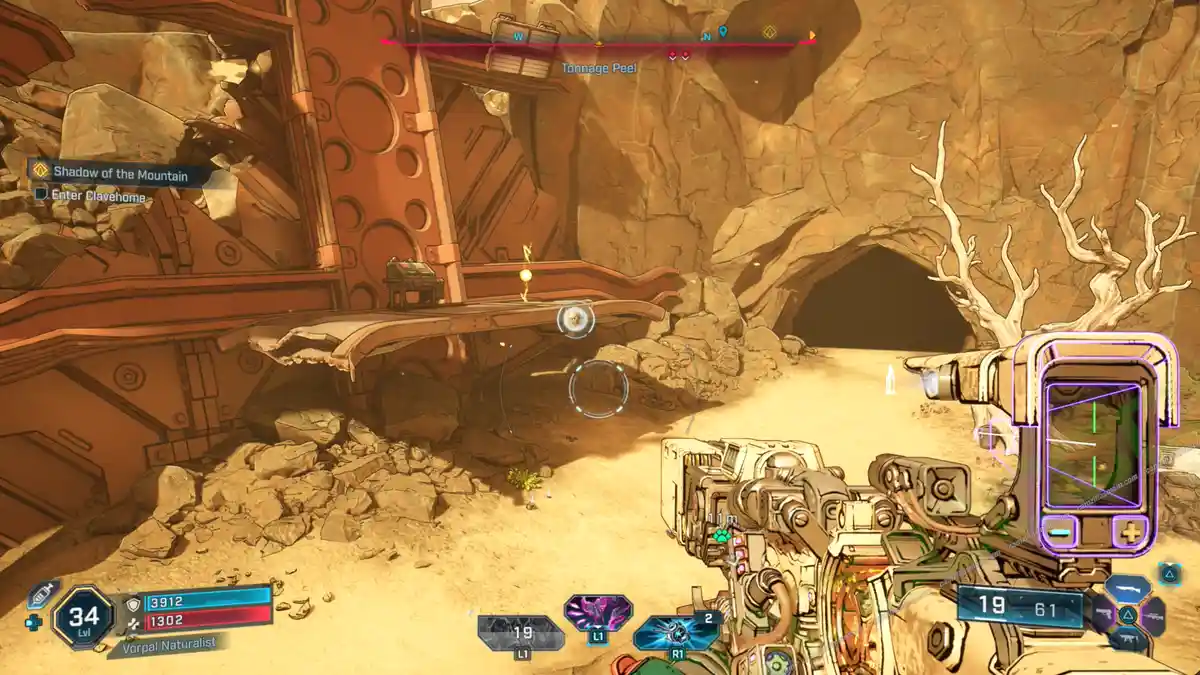Image resolution: width=1200 pixels, height=675 pixels.
Task: Click the blue waypoint pin on compass
Action: [x=723, y=33]
